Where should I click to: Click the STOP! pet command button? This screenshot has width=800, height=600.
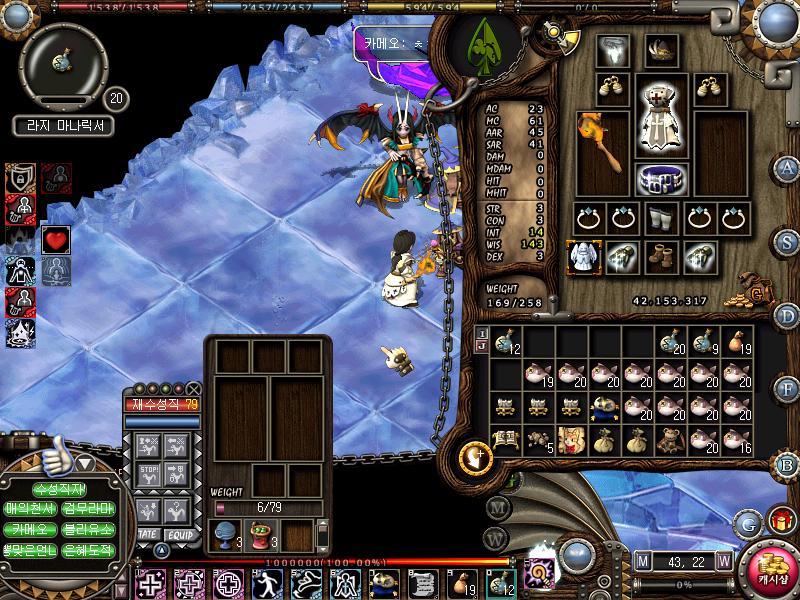coord(149,472)
